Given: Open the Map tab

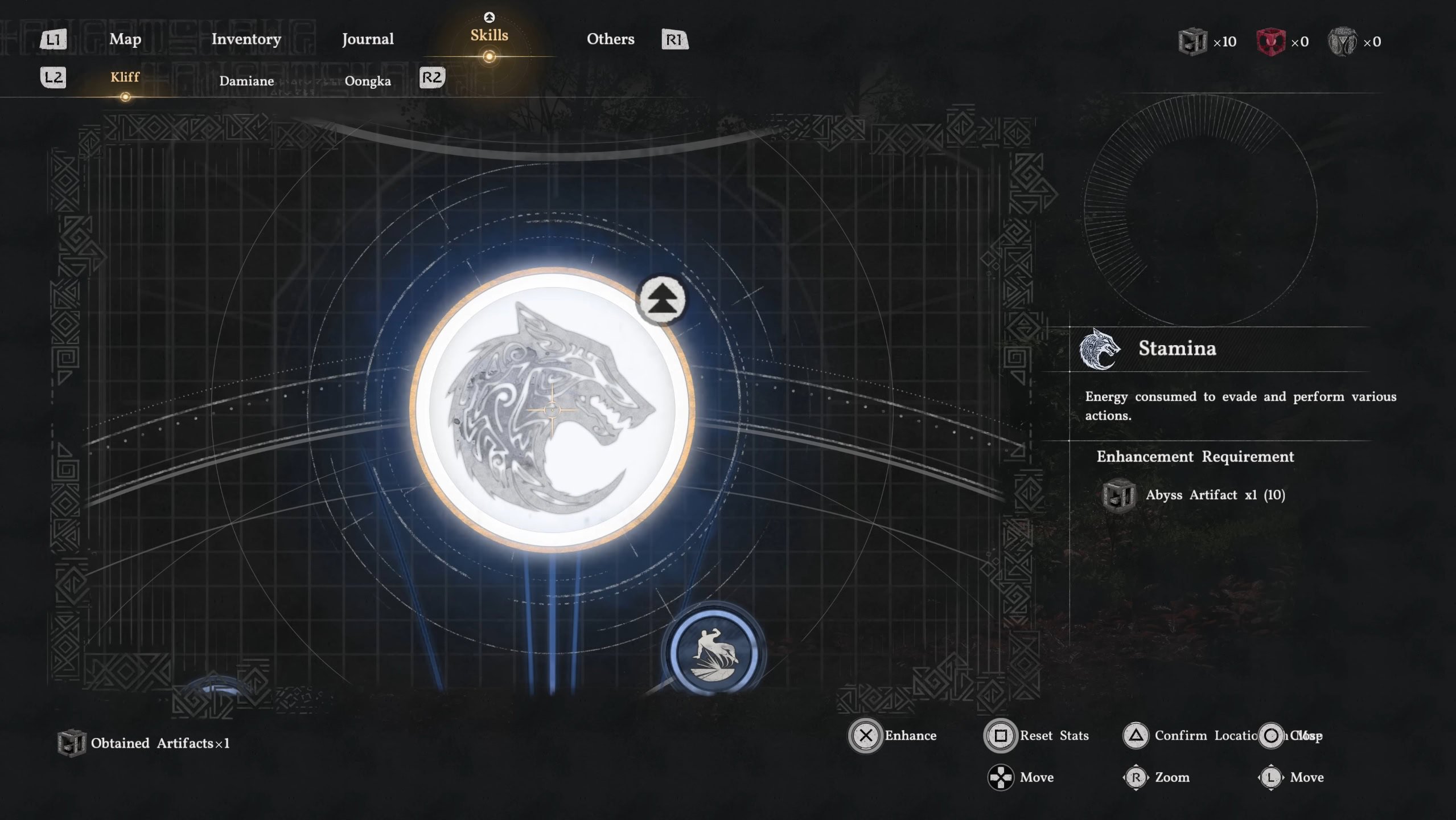Looking at the screenshot, I should [125, 39].
